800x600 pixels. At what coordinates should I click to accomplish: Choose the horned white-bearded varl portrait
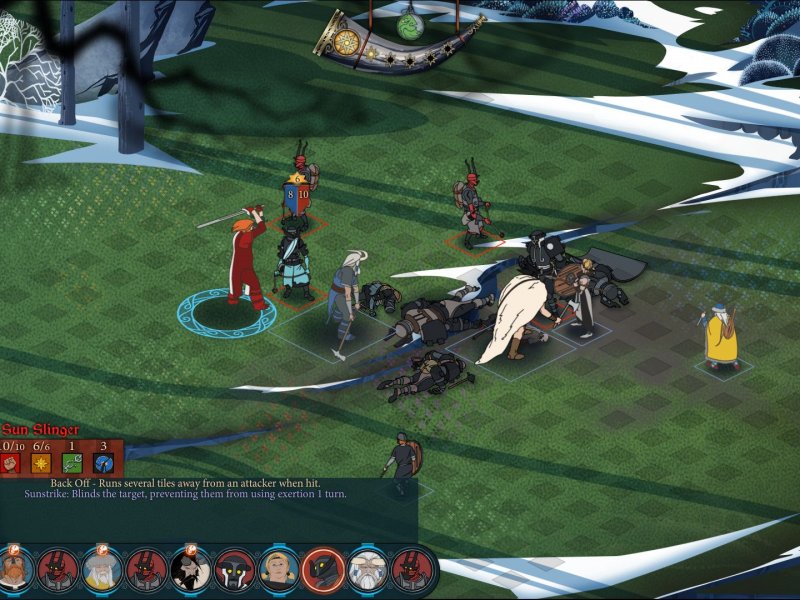point(368,569)
